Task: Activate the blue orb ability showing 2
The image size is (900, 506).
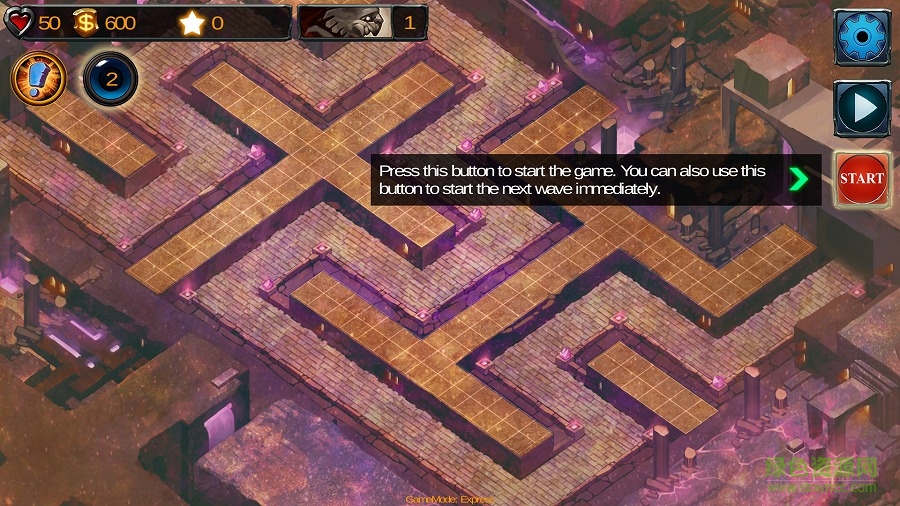Action: pyautogui.click(x=111, y=78)
